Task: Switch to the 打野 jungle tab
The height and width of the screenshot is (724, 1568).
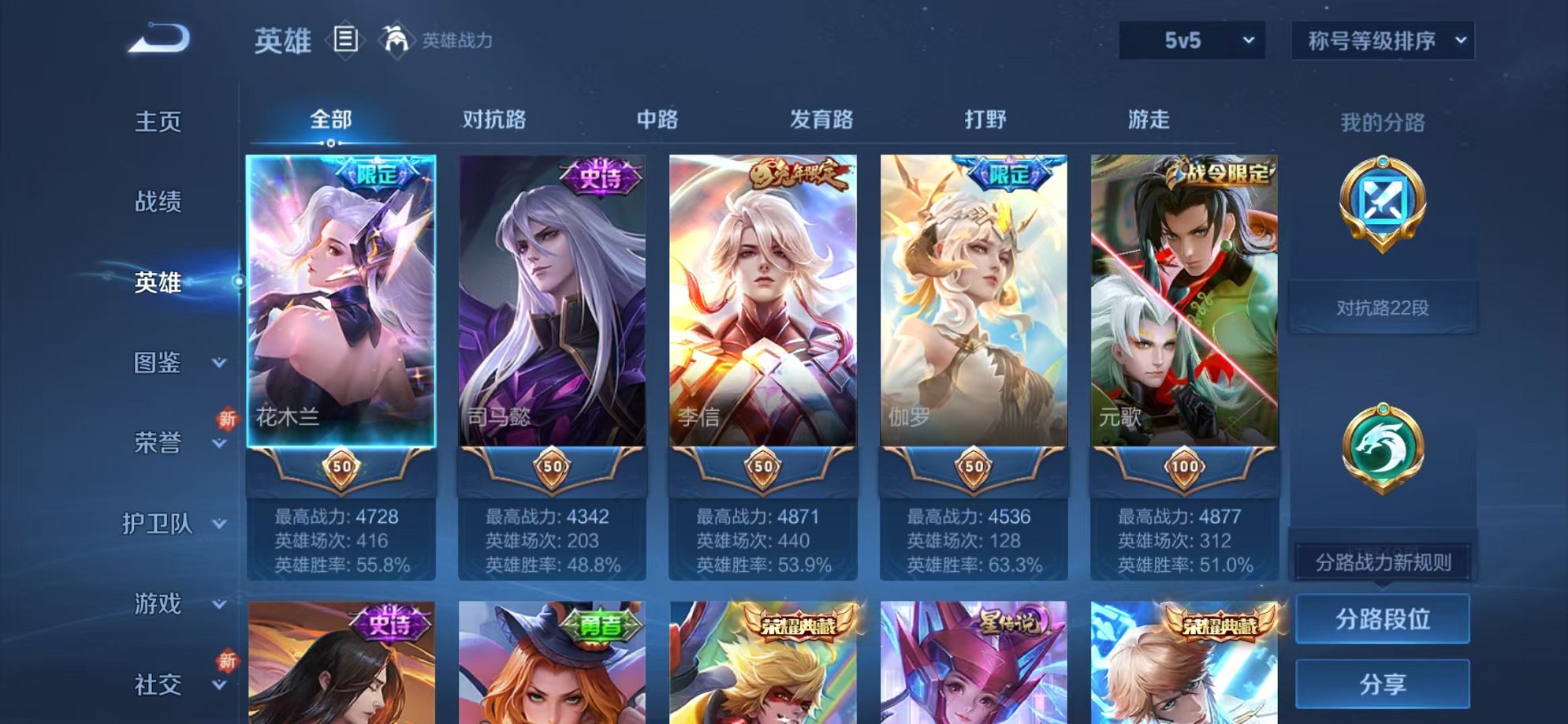Action: pyautogui.click(x=985, y=118)
